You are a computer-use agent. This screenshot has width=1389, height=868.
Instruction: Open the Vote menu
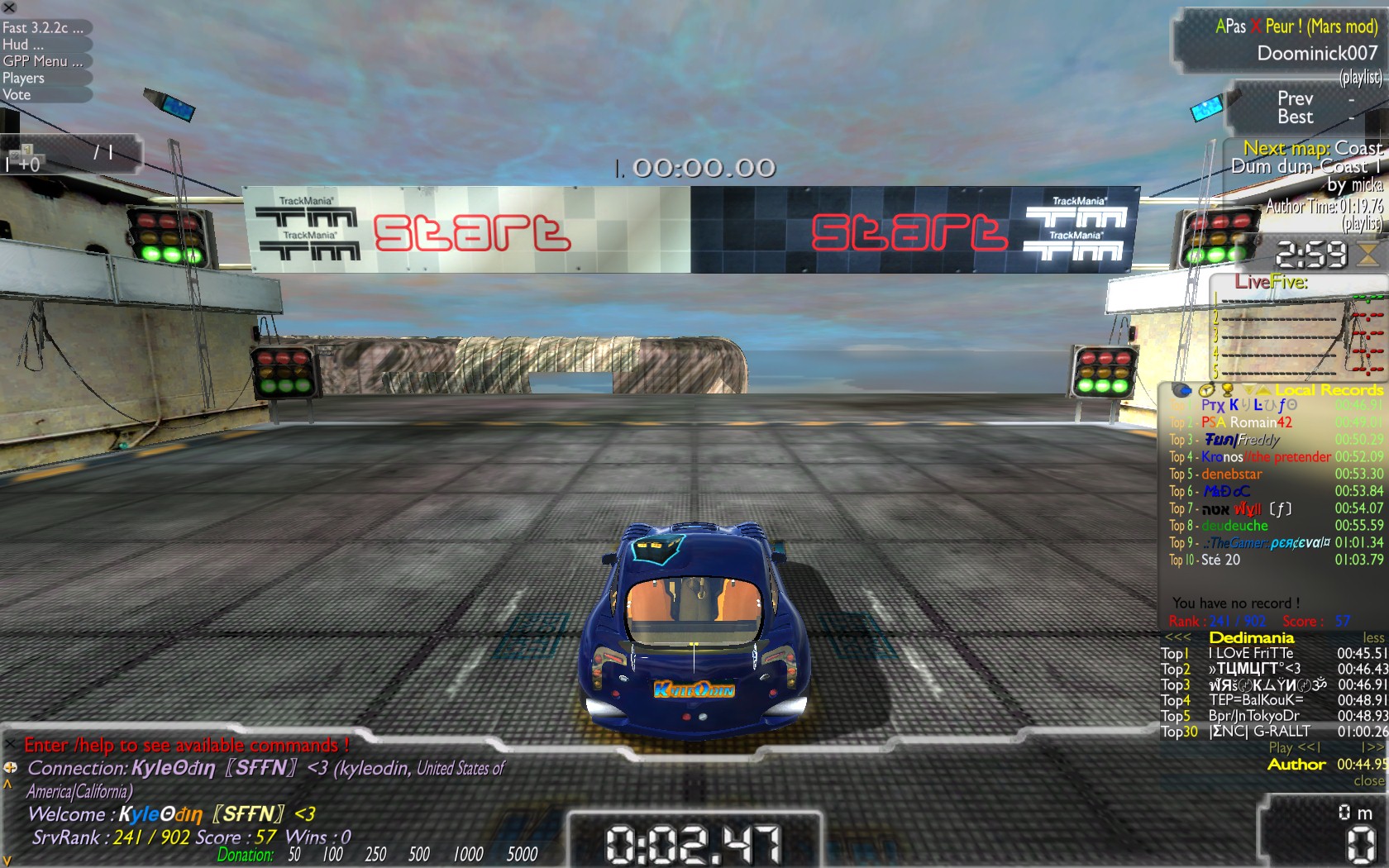[17, 95]
